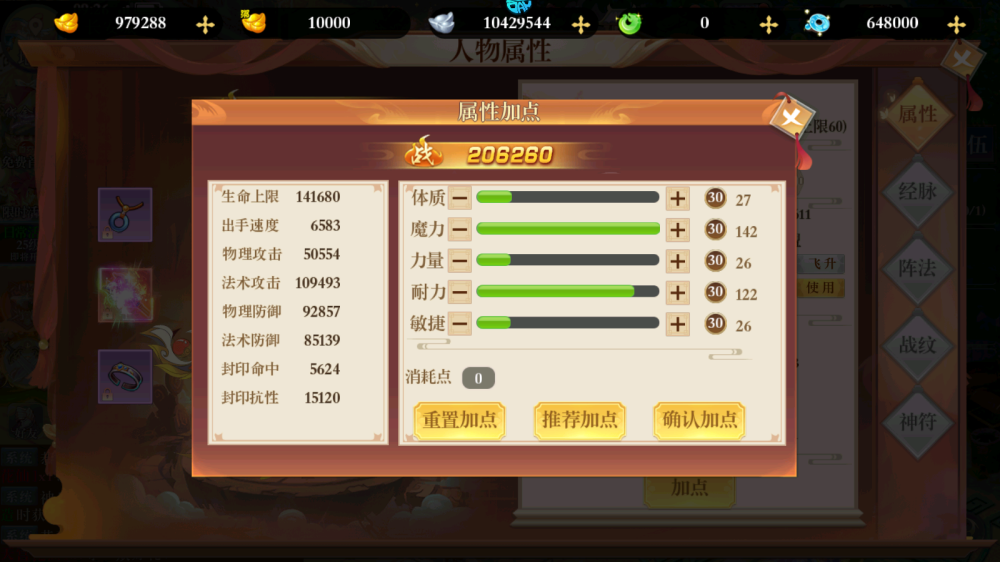Add more gold ingots with plus button
Viewport: 1000px width, 562px height.
pos(205,24)
